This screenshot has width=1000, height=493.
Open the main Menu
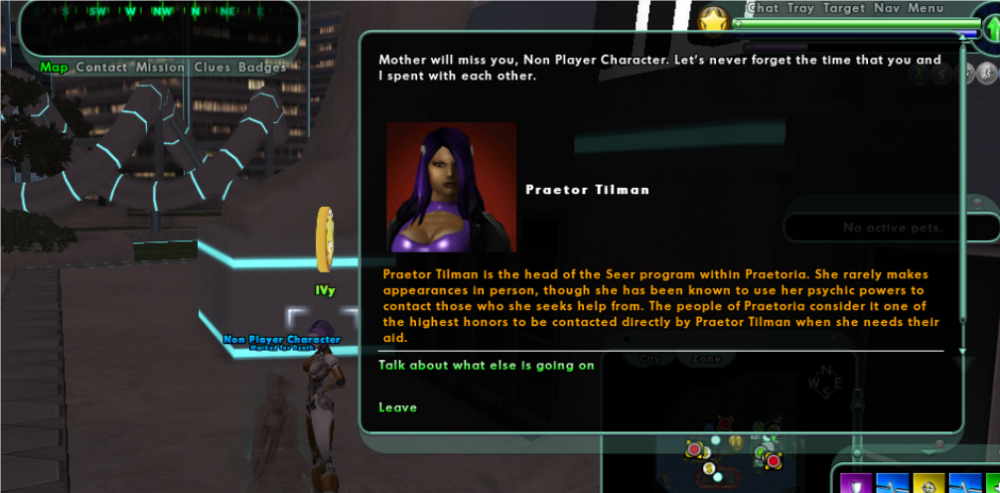point(926,8)
